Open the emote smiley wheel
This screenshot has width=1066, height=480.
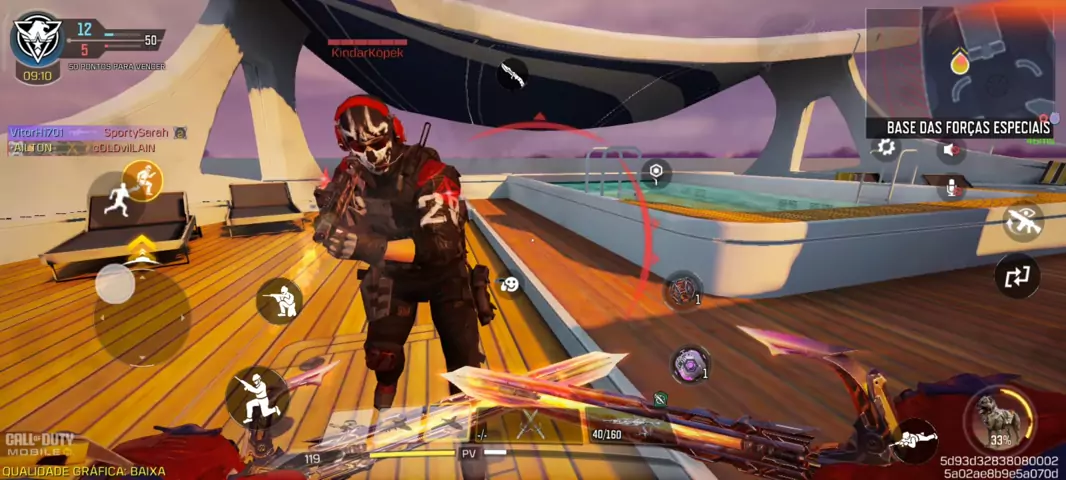click(x=510, y=285)
